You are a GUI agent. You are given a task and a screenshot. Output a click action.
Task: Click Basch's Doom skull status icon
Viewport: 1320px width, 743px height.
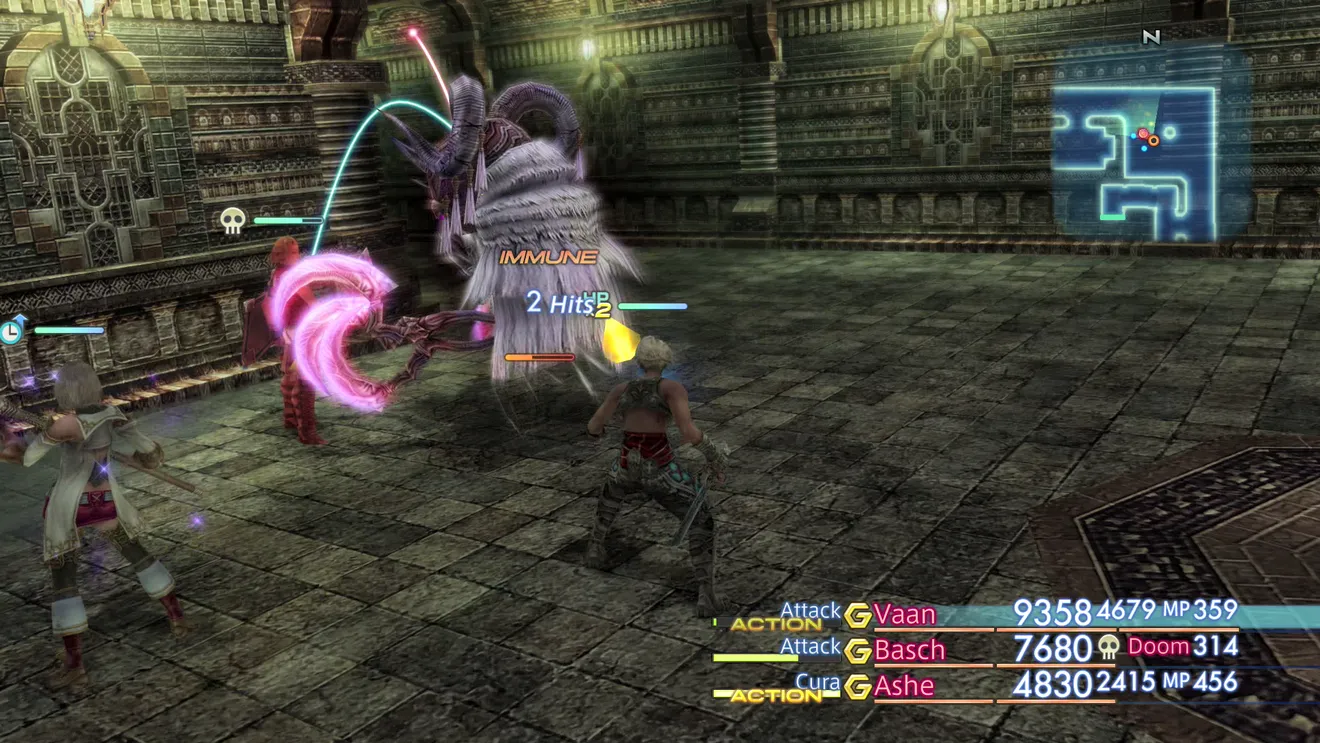click(x=1108, y=648)
